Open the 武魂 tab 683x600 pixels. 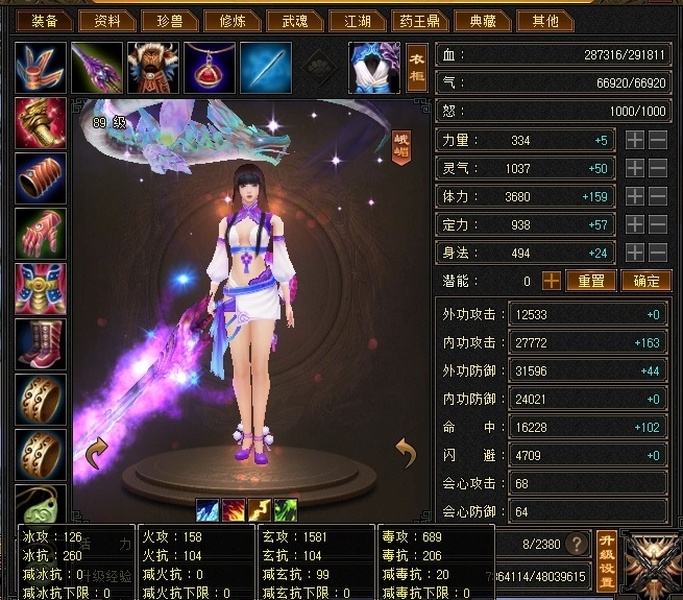[x=296, y=20]
